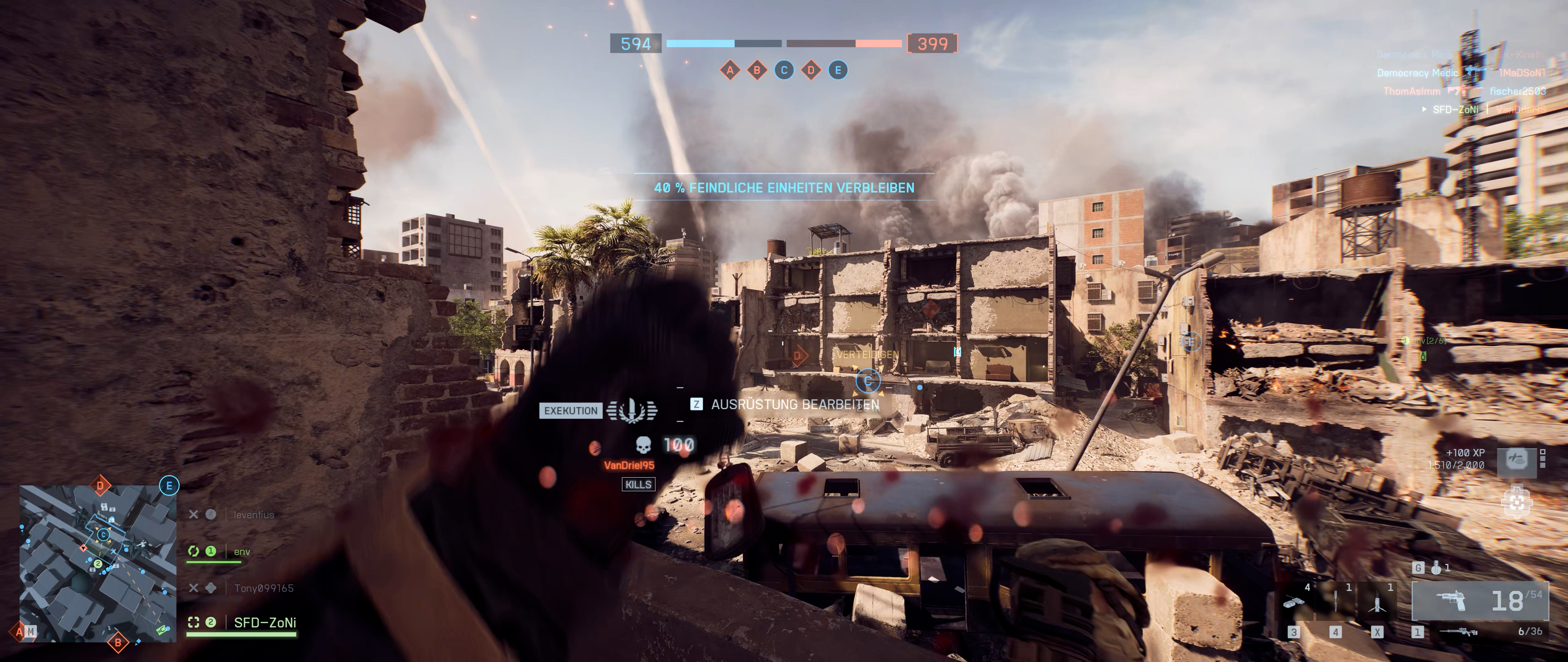
Task: Select objective E in the top capture row
Action: [x=838, y=71]
